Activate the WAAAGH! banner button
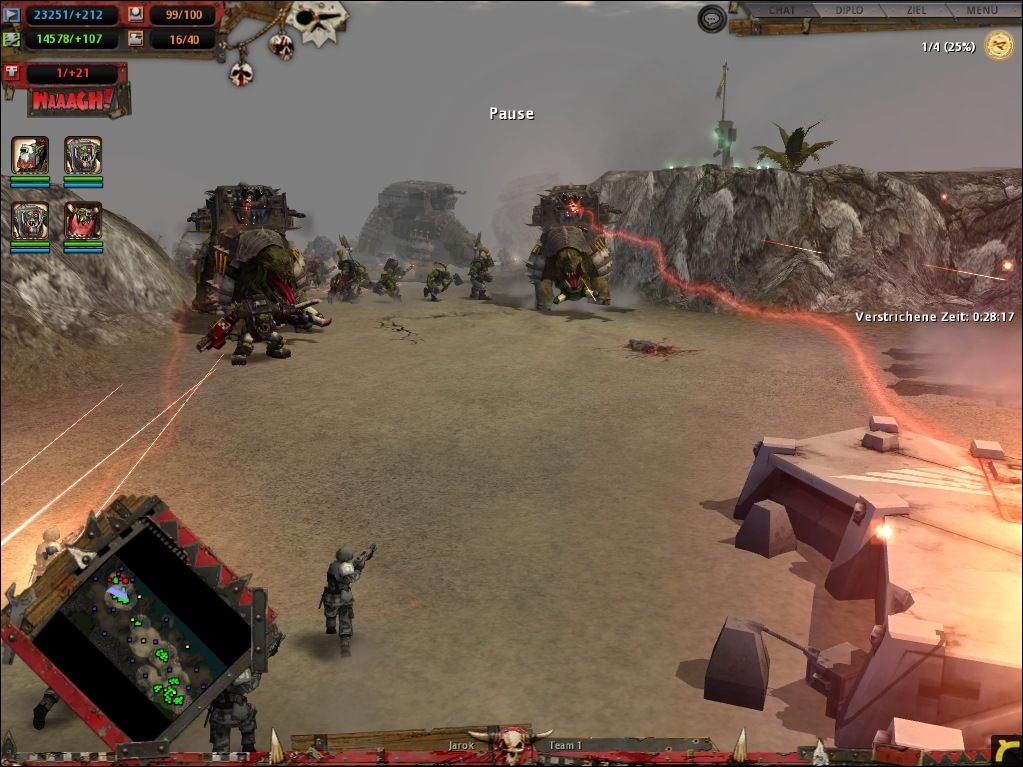The height and width of the screenshot is (767, 1023). [64, 100]
